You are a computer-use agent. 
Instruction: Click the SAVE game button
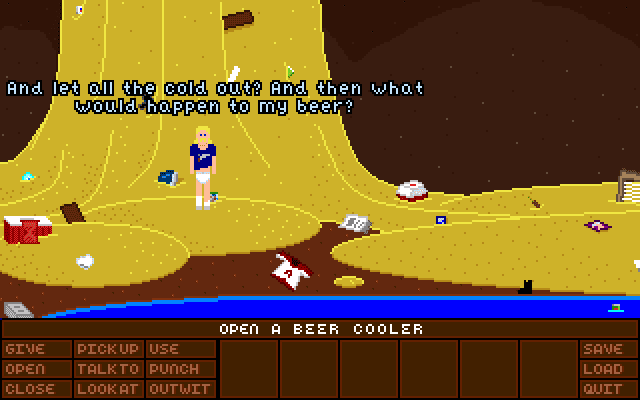point(602,349)
